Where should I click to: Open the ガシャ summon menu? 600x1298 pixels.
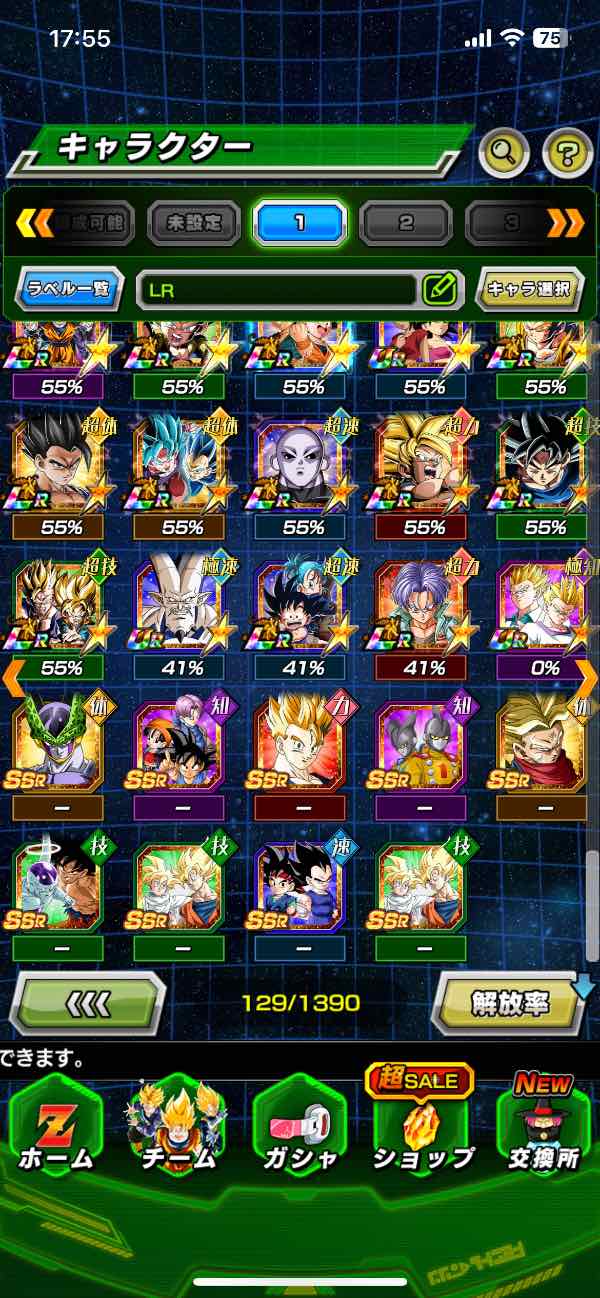300,1132
